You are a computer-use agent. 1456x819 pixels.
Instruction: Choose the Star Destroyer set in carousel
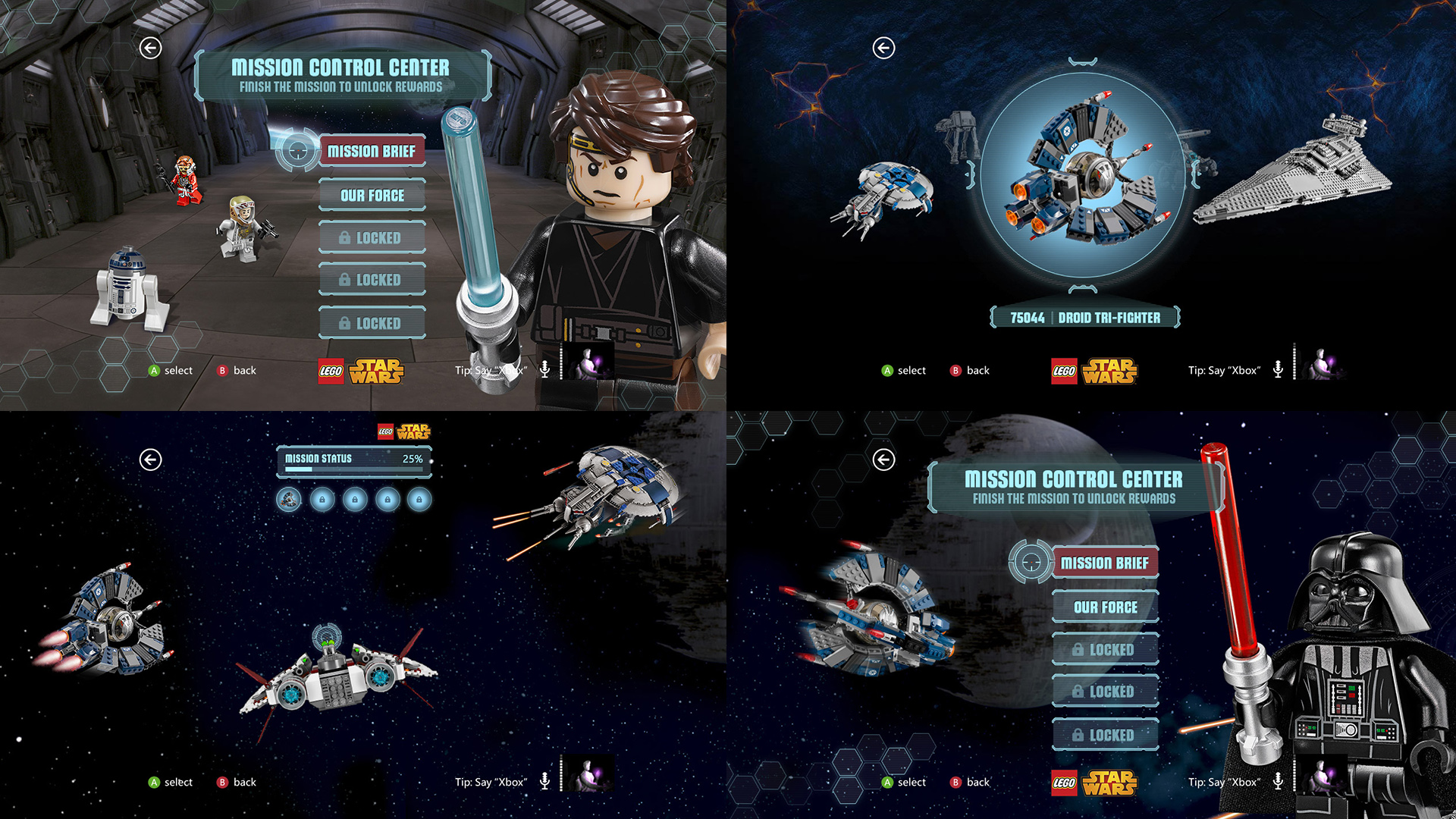[x=1293, y=174]
